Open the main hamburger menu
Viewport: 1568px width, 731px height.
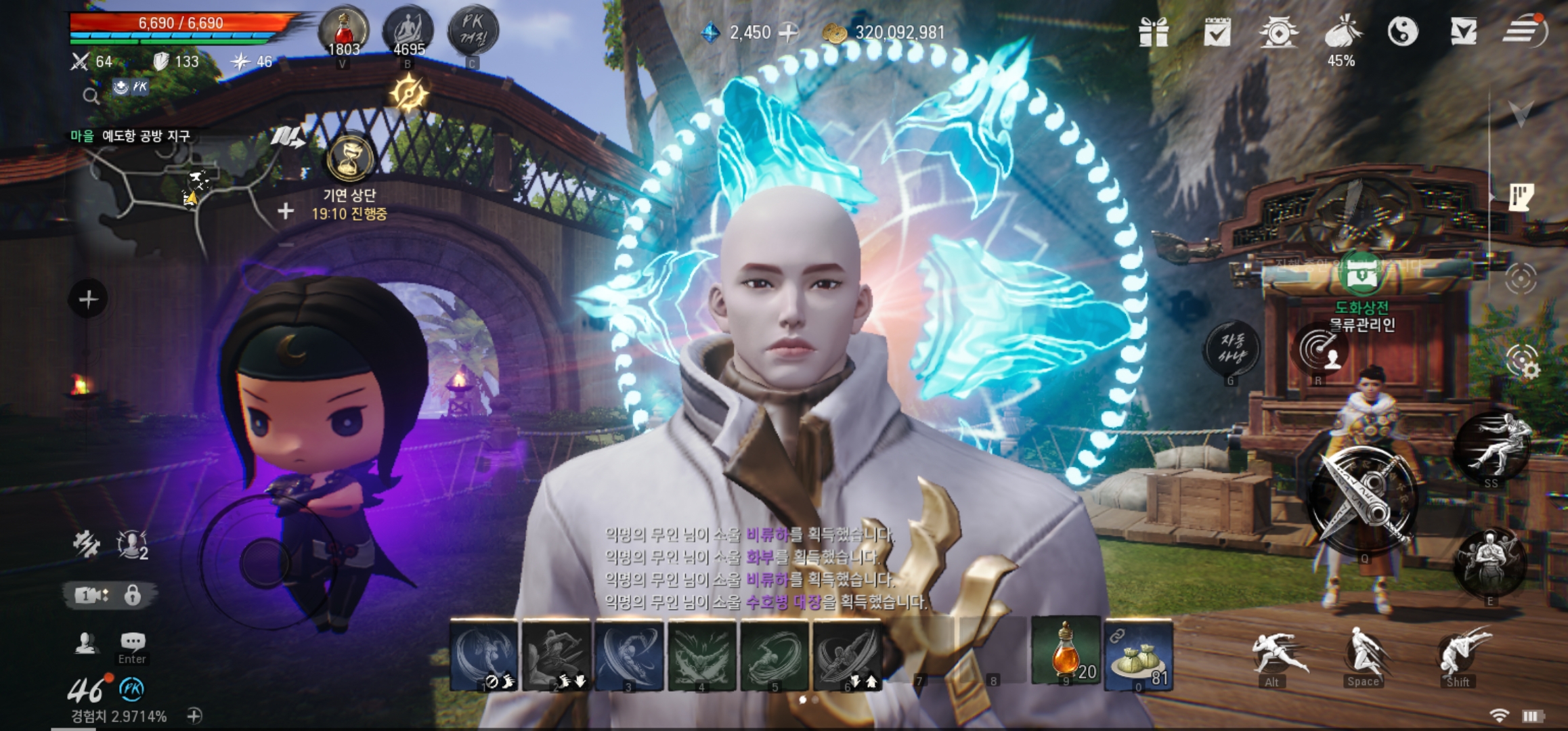(1524, 30)
